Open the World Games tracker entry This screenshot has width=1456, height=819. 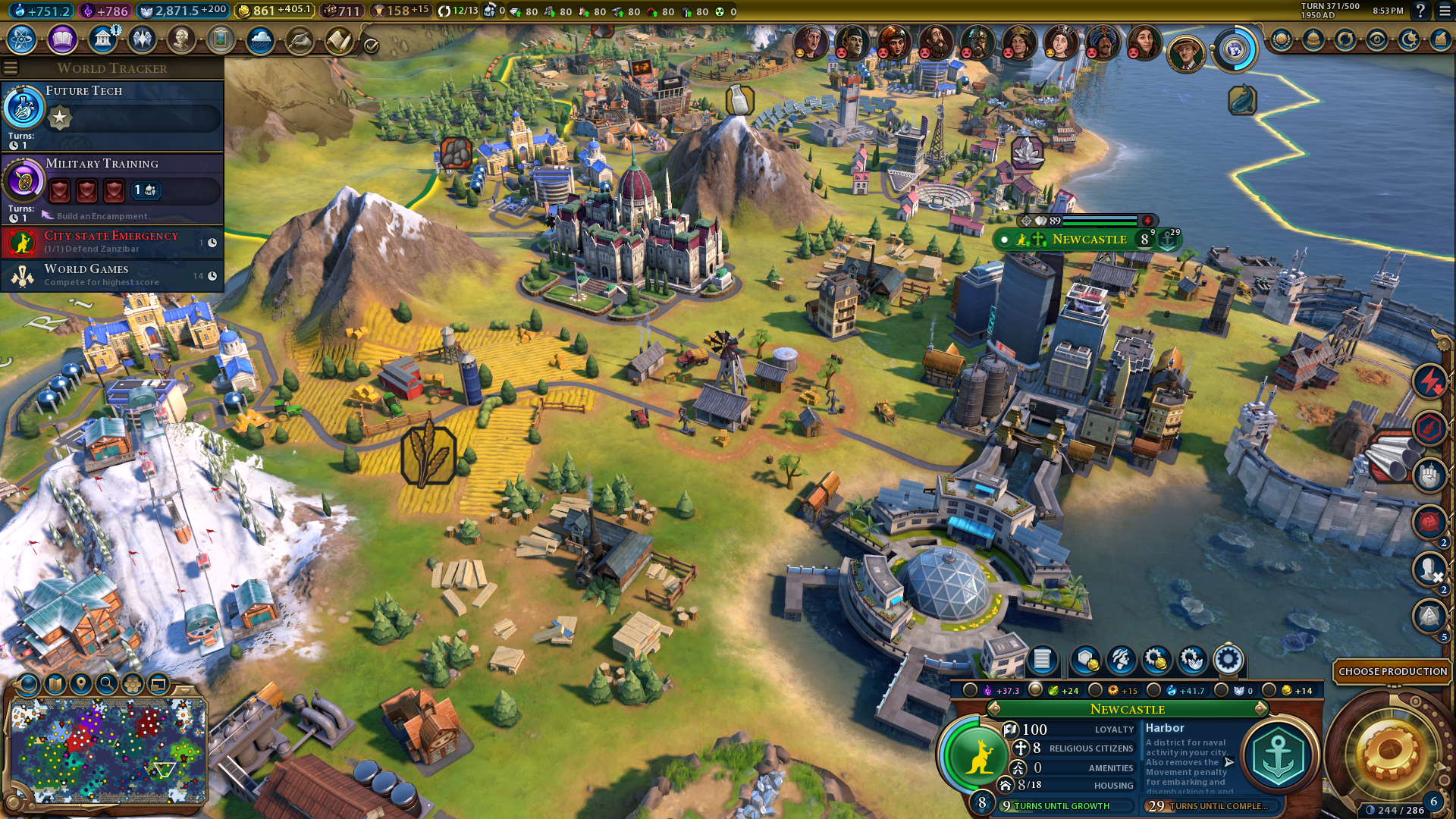pos(112,275)
